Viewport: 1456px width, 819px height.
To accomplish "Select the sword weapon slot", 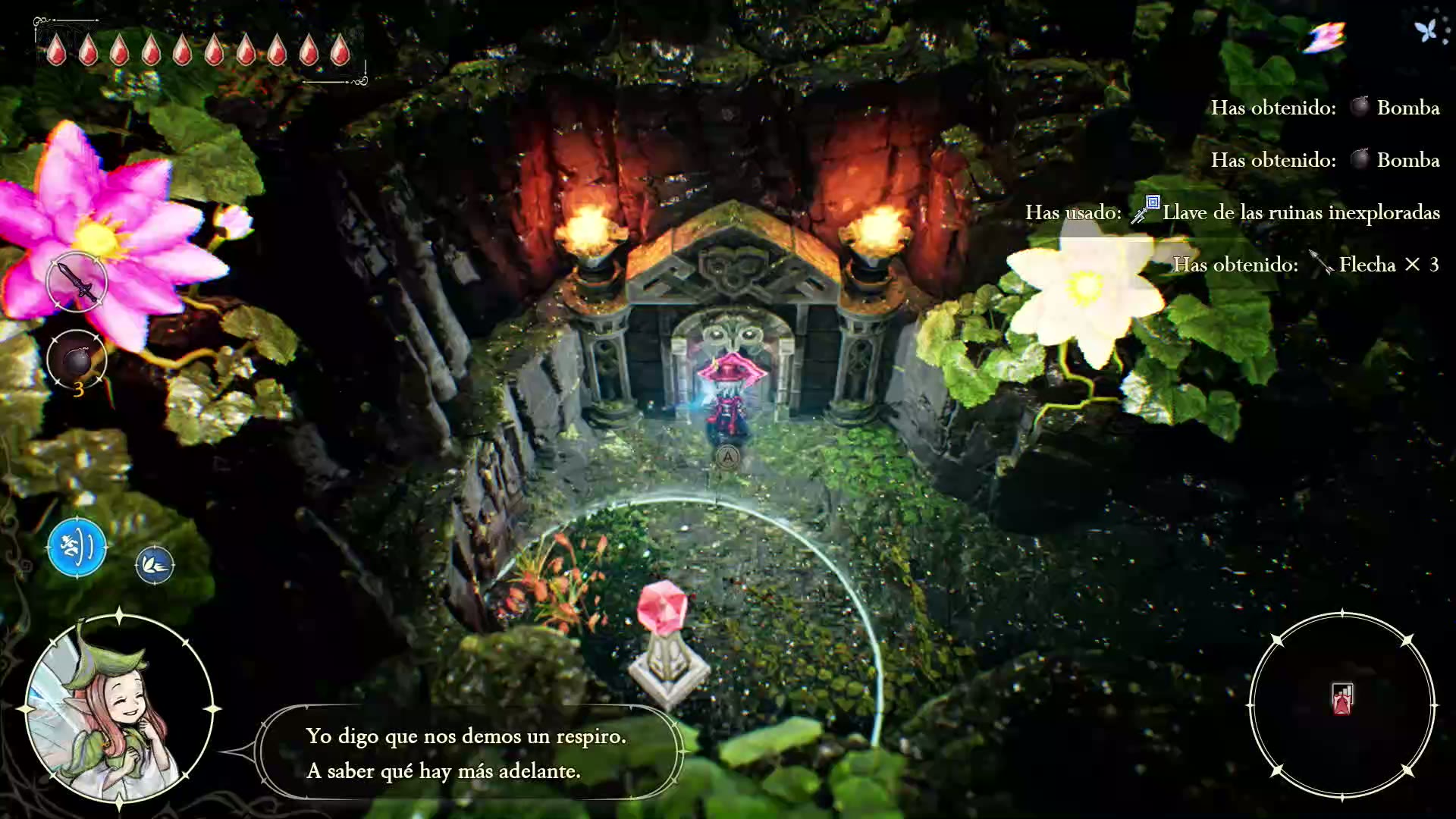I will tap(77, 281).
